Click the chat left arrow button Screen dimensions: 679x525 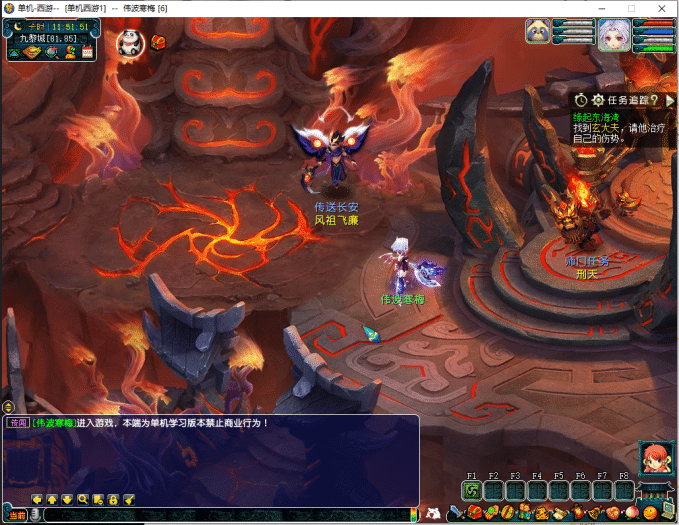(x=37, y=499)
